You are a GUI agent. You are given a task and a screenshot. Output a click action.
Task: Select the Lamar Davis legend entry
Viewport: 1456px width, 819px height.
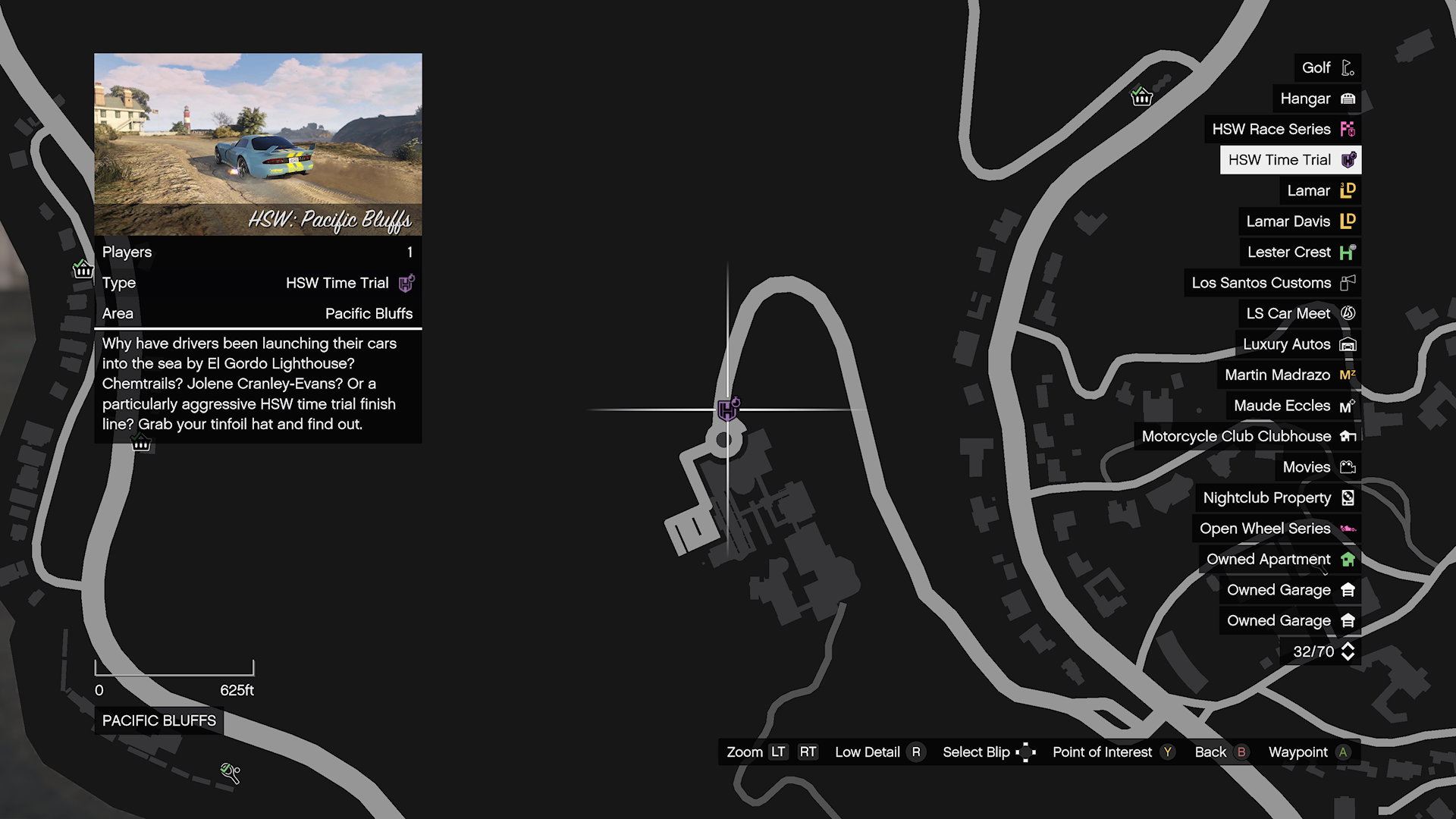1299,221
